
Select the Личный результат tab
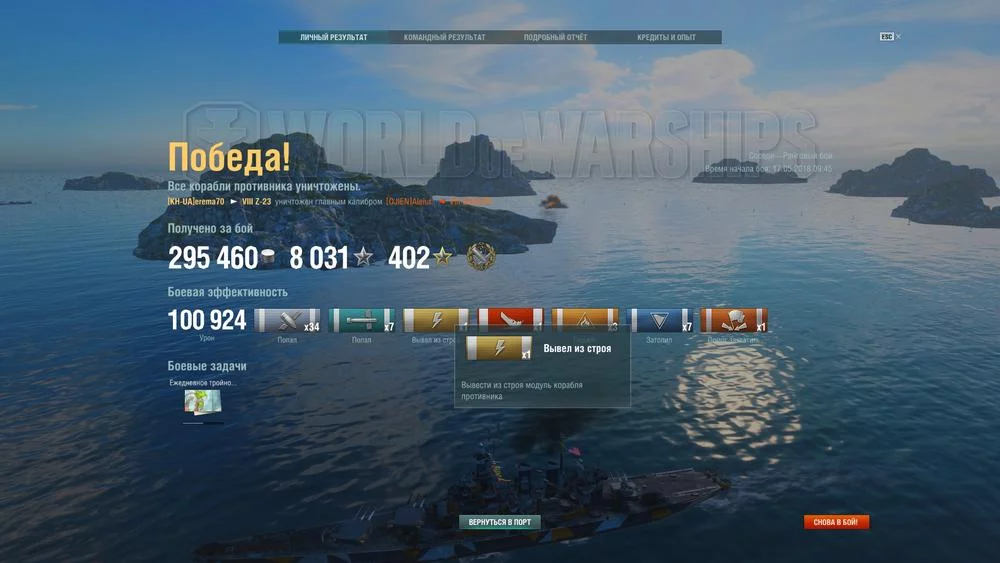tap(334, 38)
